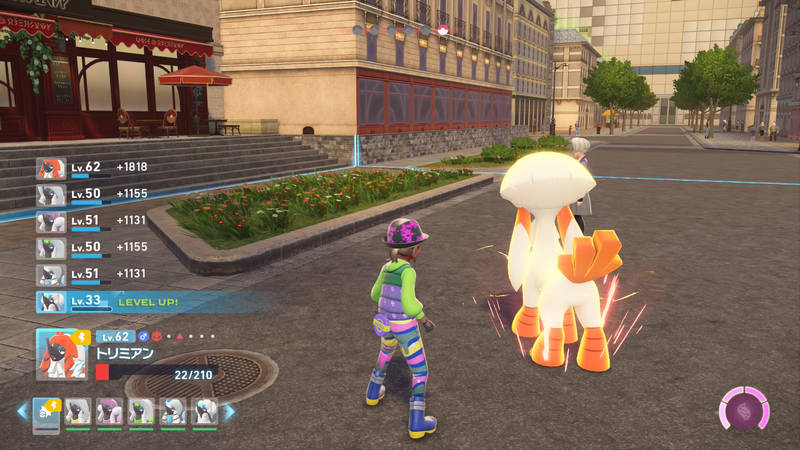Select the highlighted party slot with lightning badge
Screen dimensions: 800x450
click(47, 412)
